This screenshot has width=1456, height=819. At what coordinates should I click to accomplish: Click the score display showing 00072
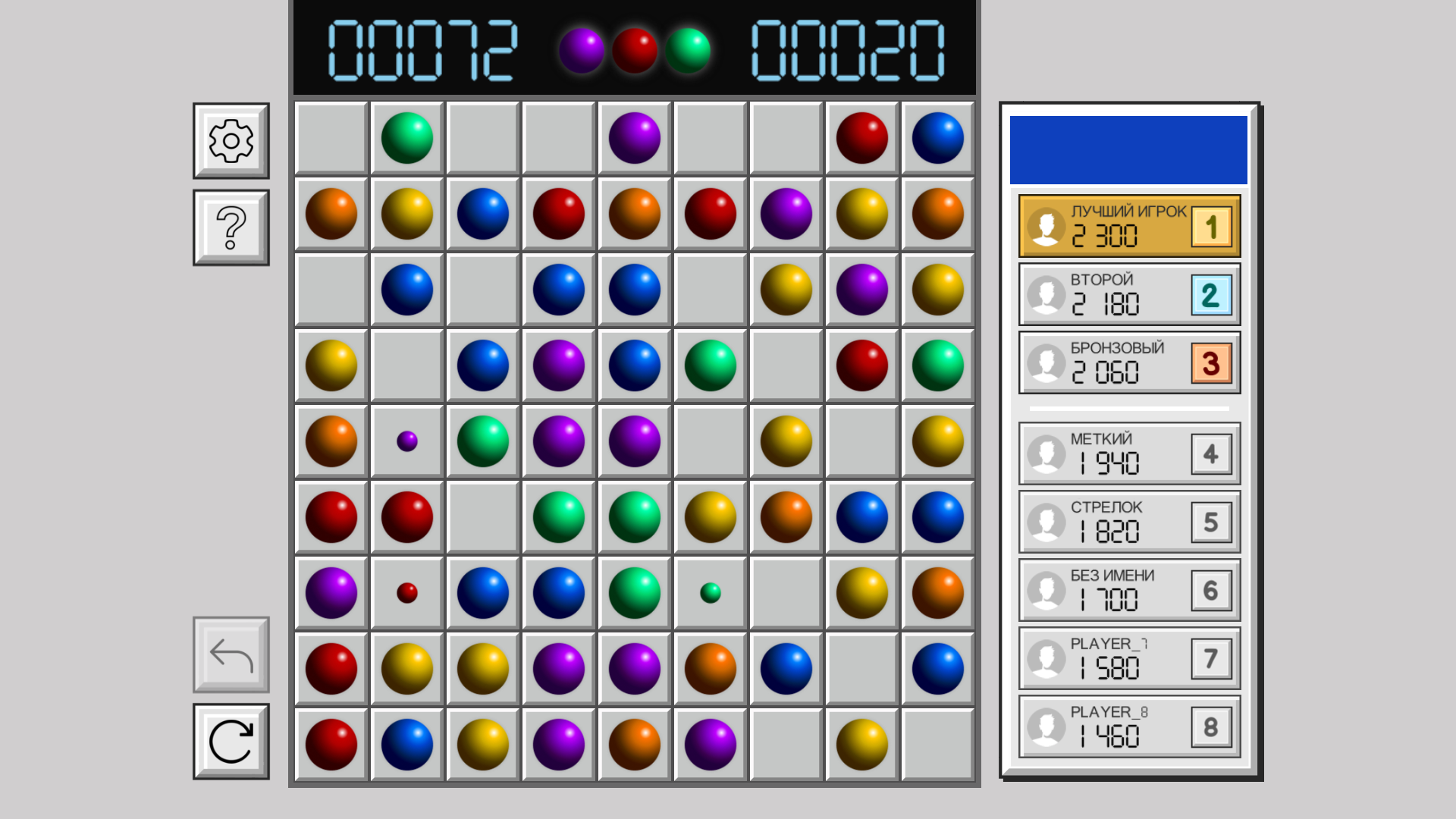(x=425, y=52)
